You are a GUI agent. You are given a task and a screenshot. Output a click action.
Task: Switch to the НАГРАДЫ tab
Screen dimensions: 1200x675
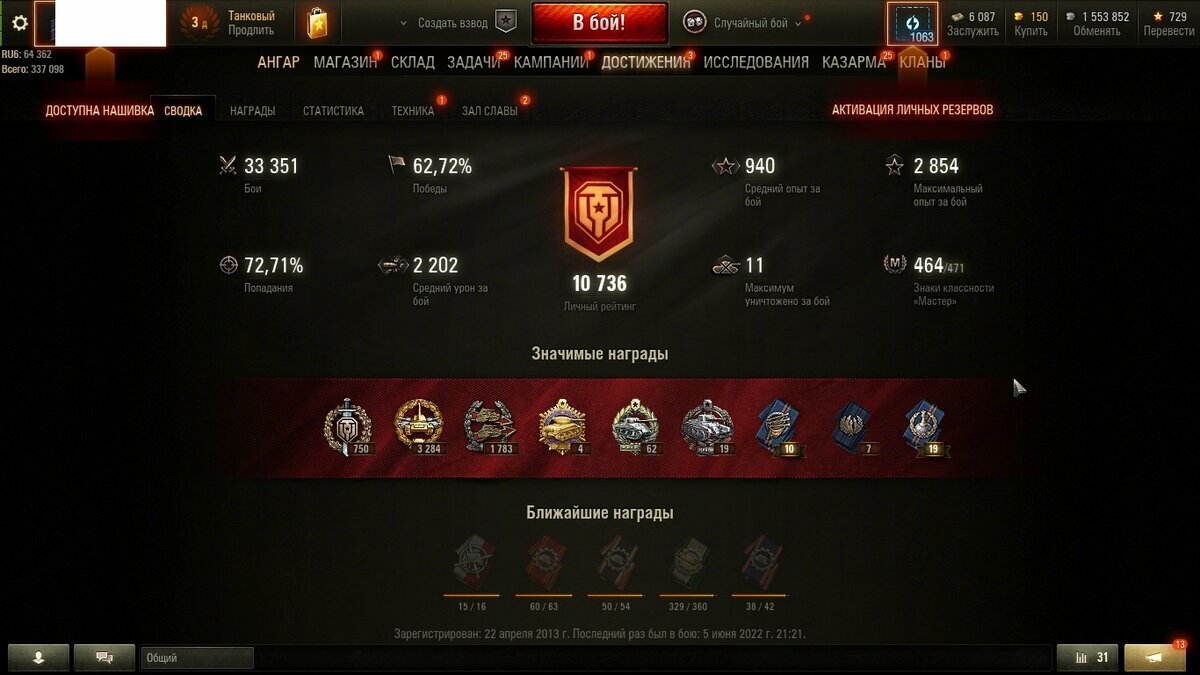click(x=252, y=111)
